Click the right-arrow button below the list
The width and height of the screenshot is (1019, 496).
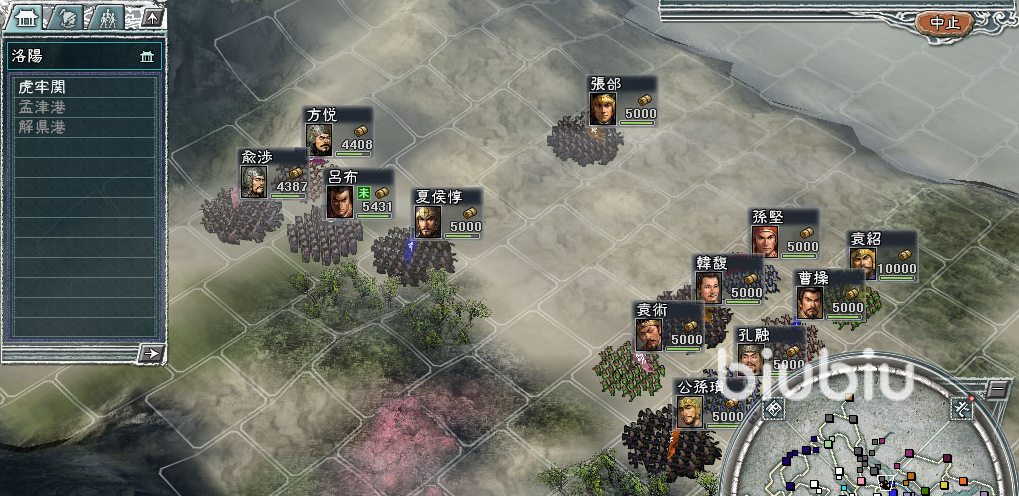pyautogui.click(x=151, y=352)
